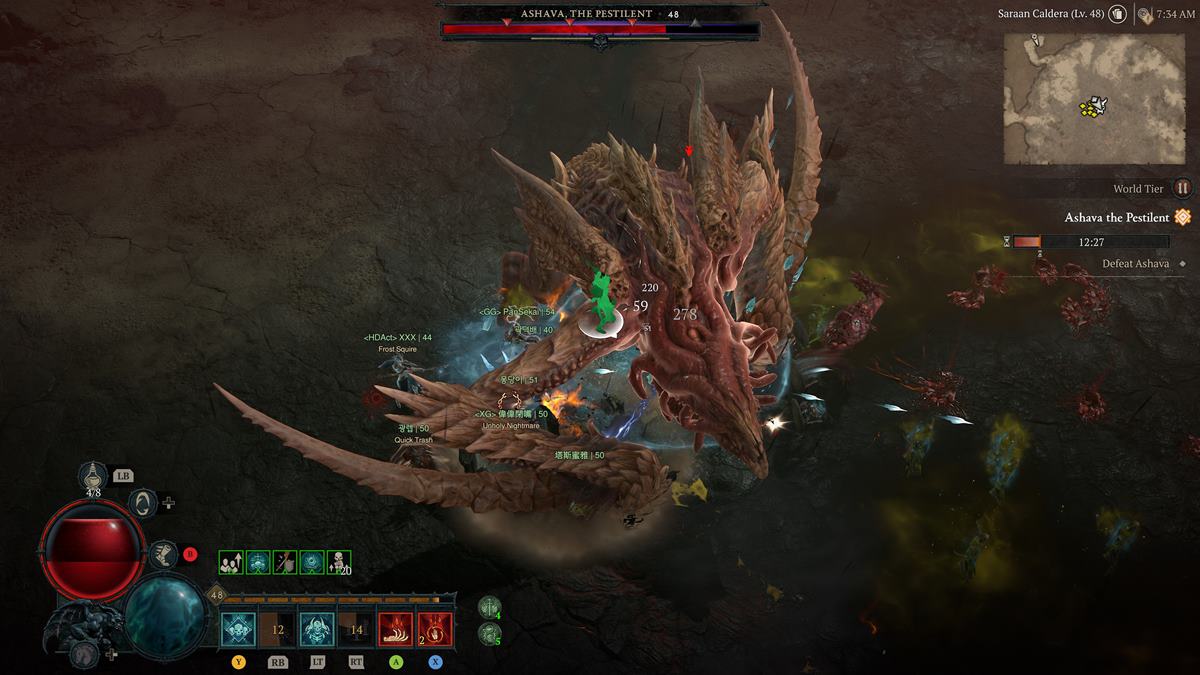This screenshot has height=675, width=1200.
Task: Click the icon next to Saraan Caldera
Action: click(x=1118, y=14)
